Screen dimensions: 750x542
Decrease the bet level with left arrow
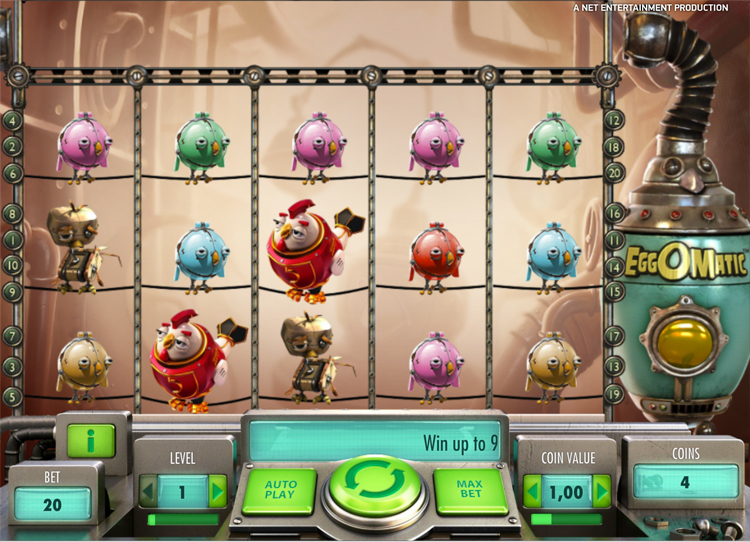tap(147, 491)
